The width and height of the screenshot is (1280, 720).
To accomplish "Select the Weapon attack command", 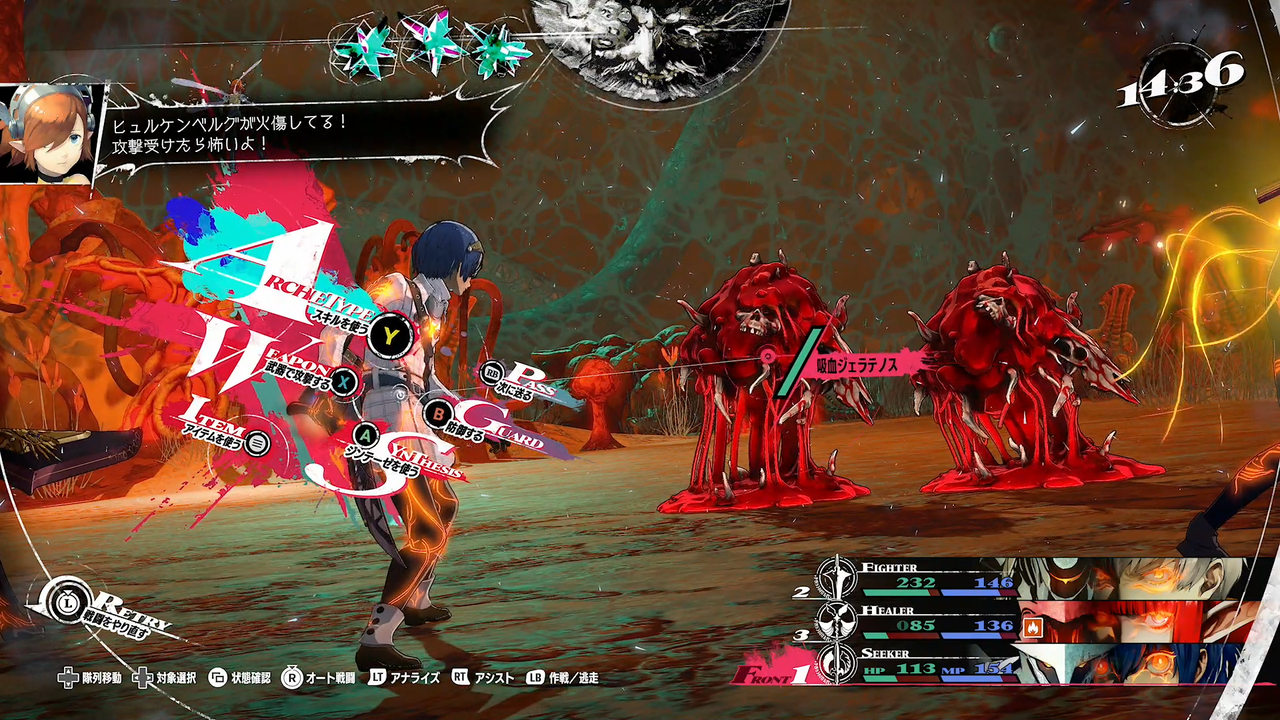I will click(345, 381).
